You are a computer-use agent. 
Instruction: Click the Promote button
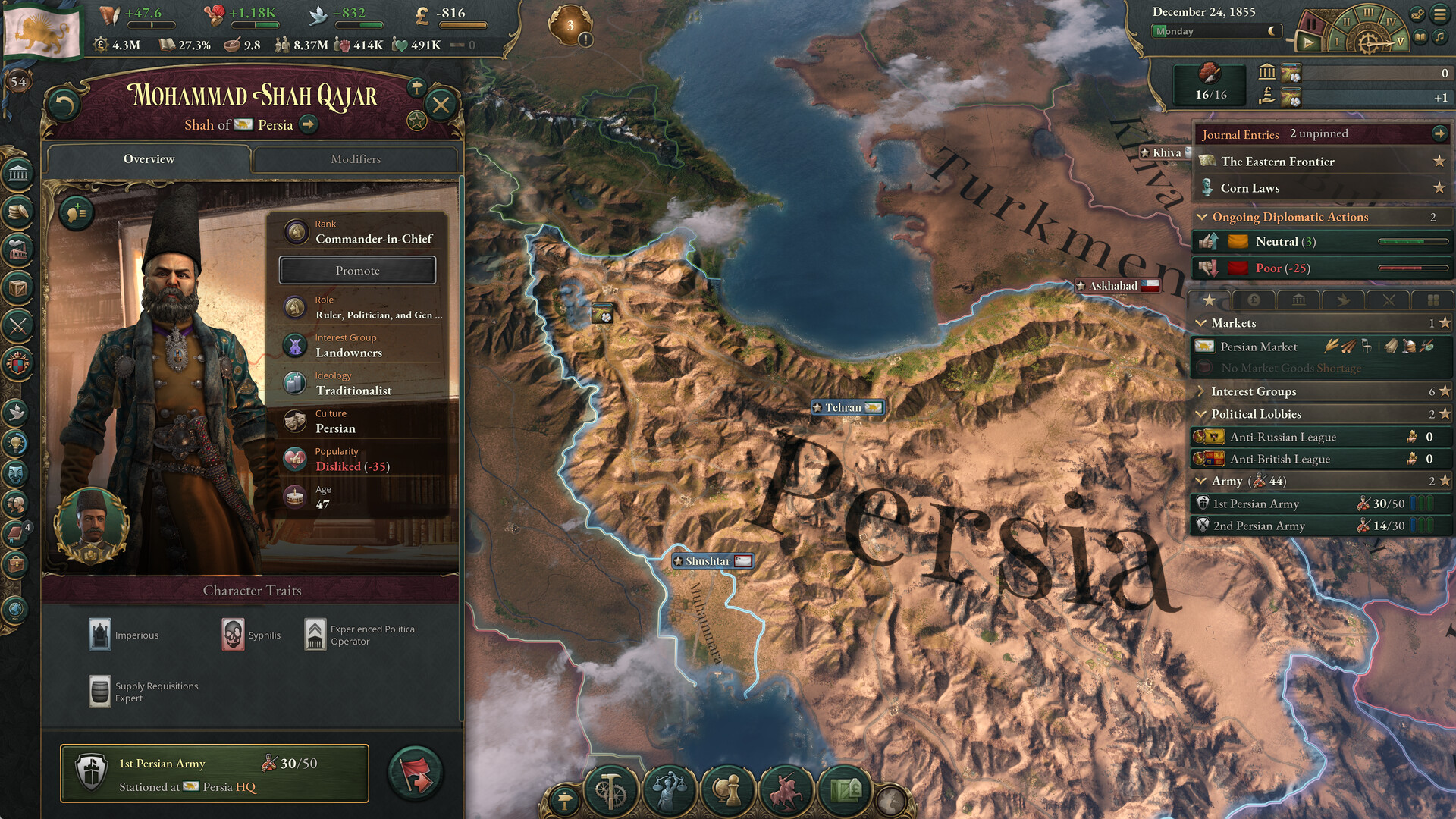(x=357, y=270)
